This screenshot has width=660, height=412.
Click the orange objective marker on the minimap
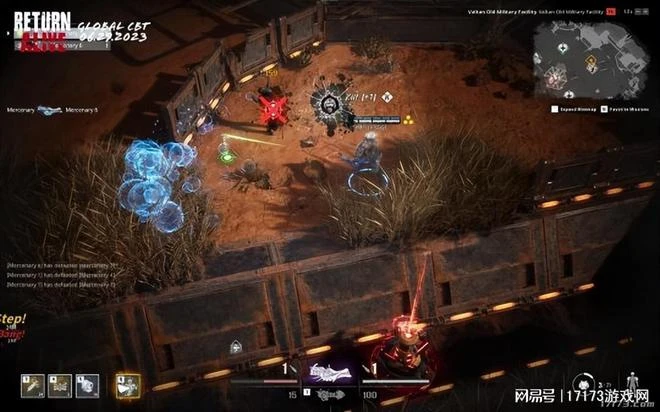pyautogui.click(x=589, y=63)
